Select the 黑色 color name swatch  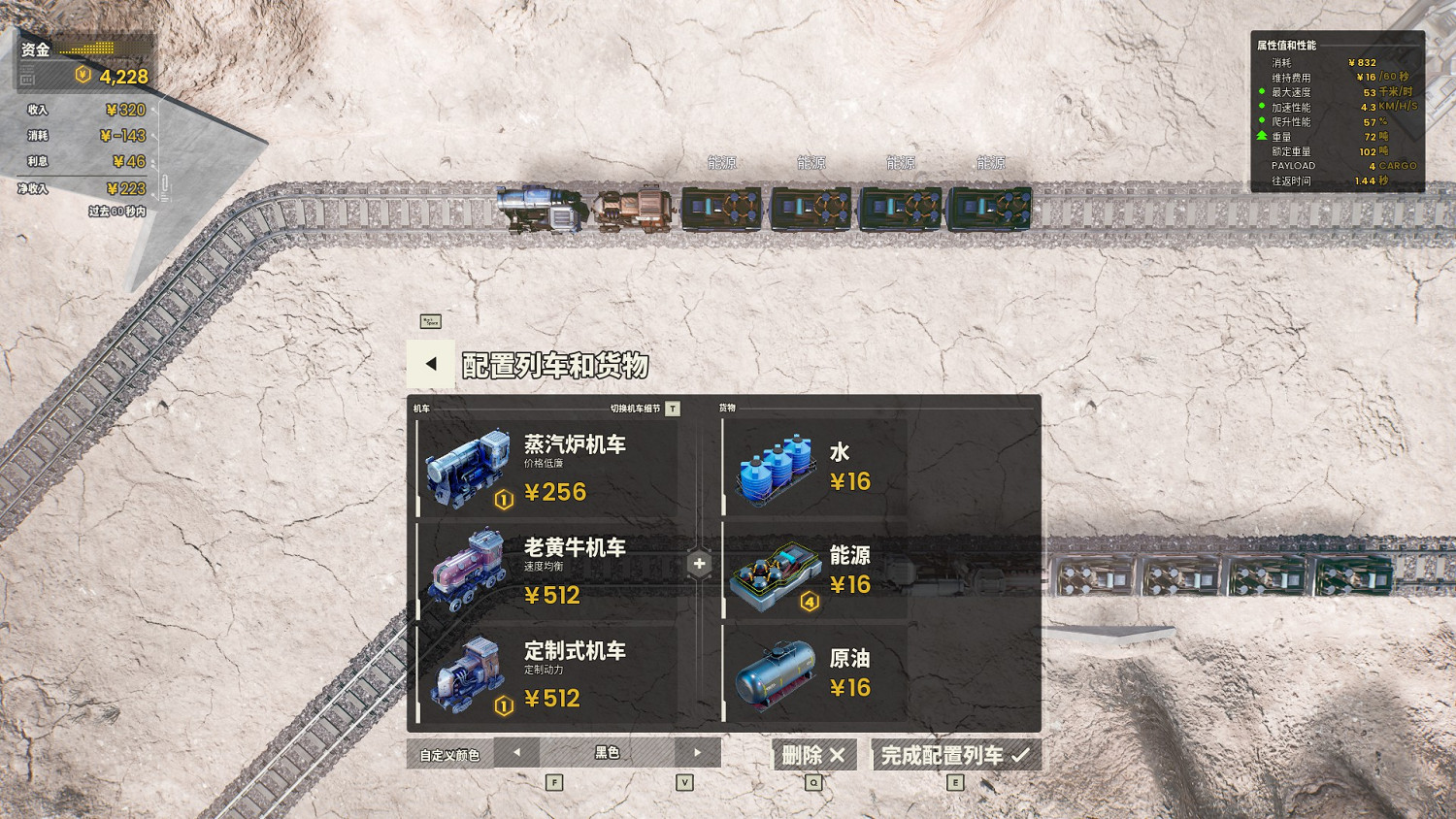click(x=608, y=753)
